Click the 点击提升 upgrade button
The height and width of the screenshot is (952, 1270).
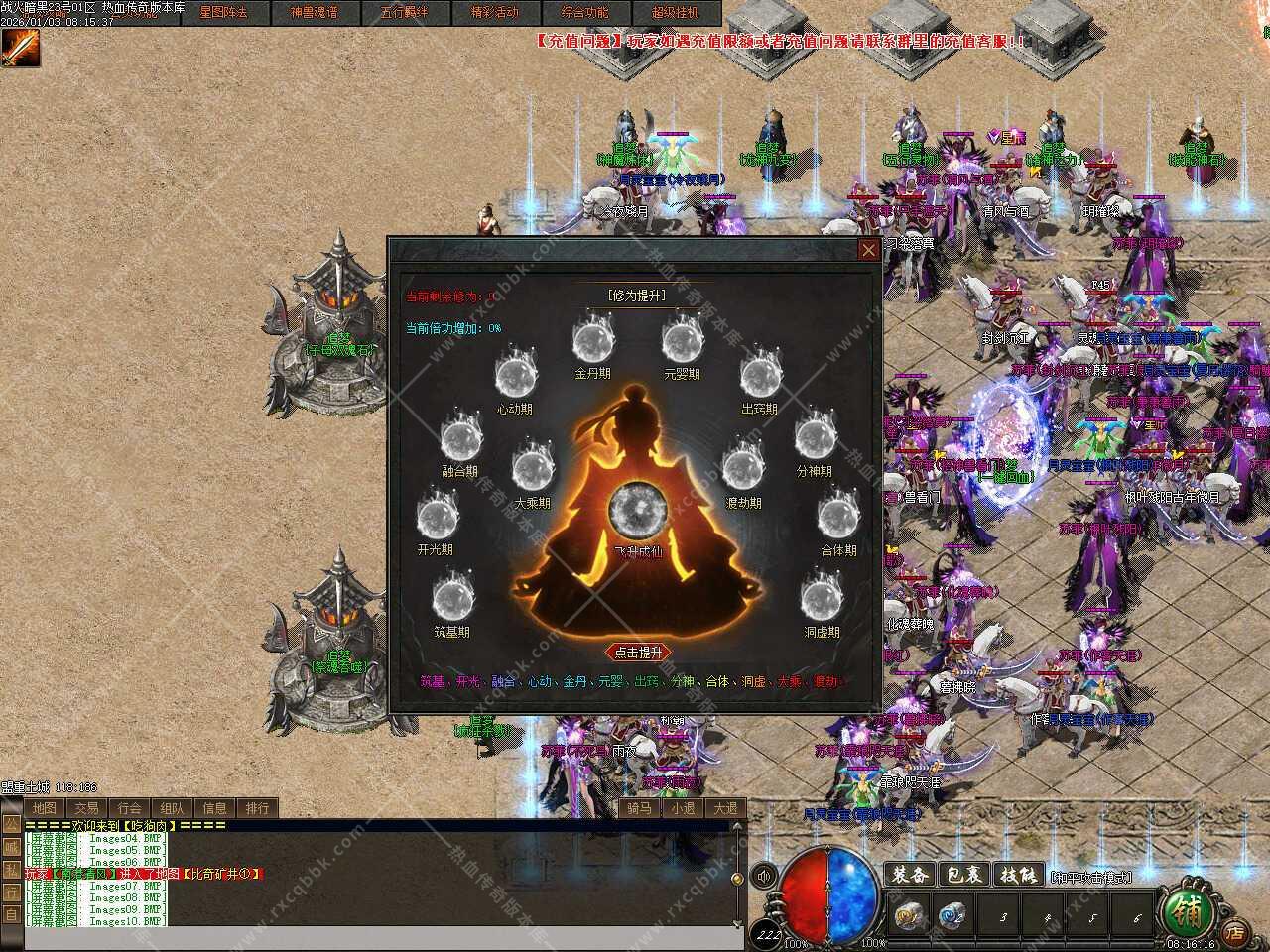pyautogui.click(x=638, y=652)
